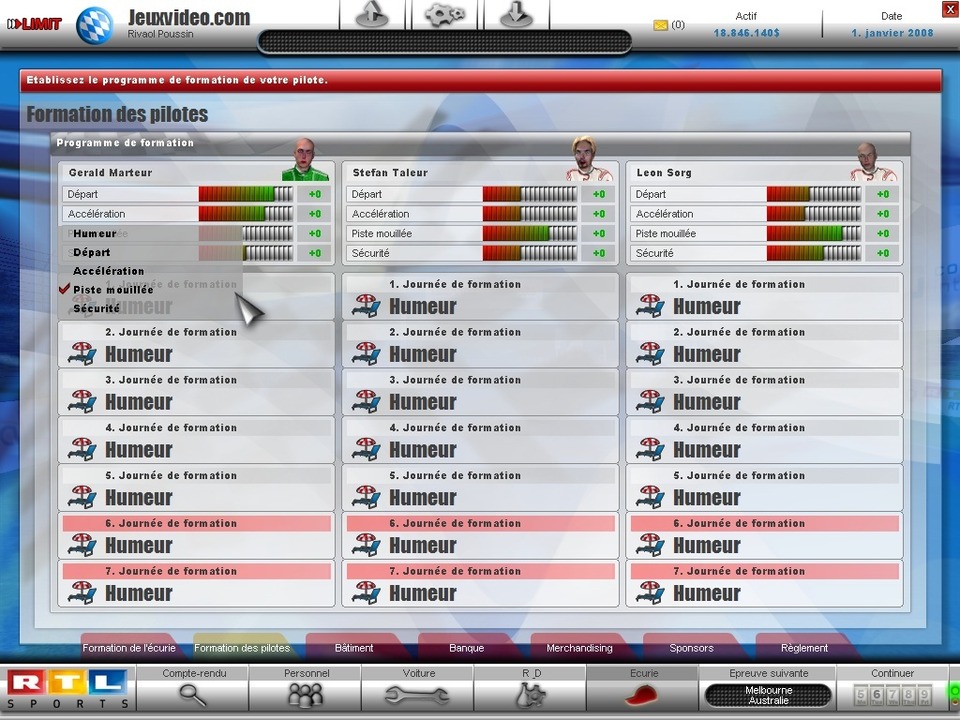The height and width of the screenshot is (720, 960).
Task: Close the game window with X
Action: click(949, 9)
